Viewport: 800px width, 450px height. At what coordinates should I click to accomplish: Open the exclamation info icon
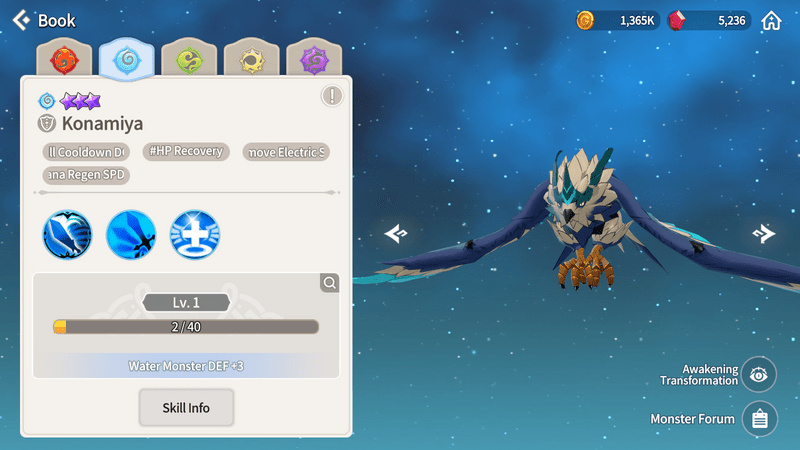coord(332,96)
